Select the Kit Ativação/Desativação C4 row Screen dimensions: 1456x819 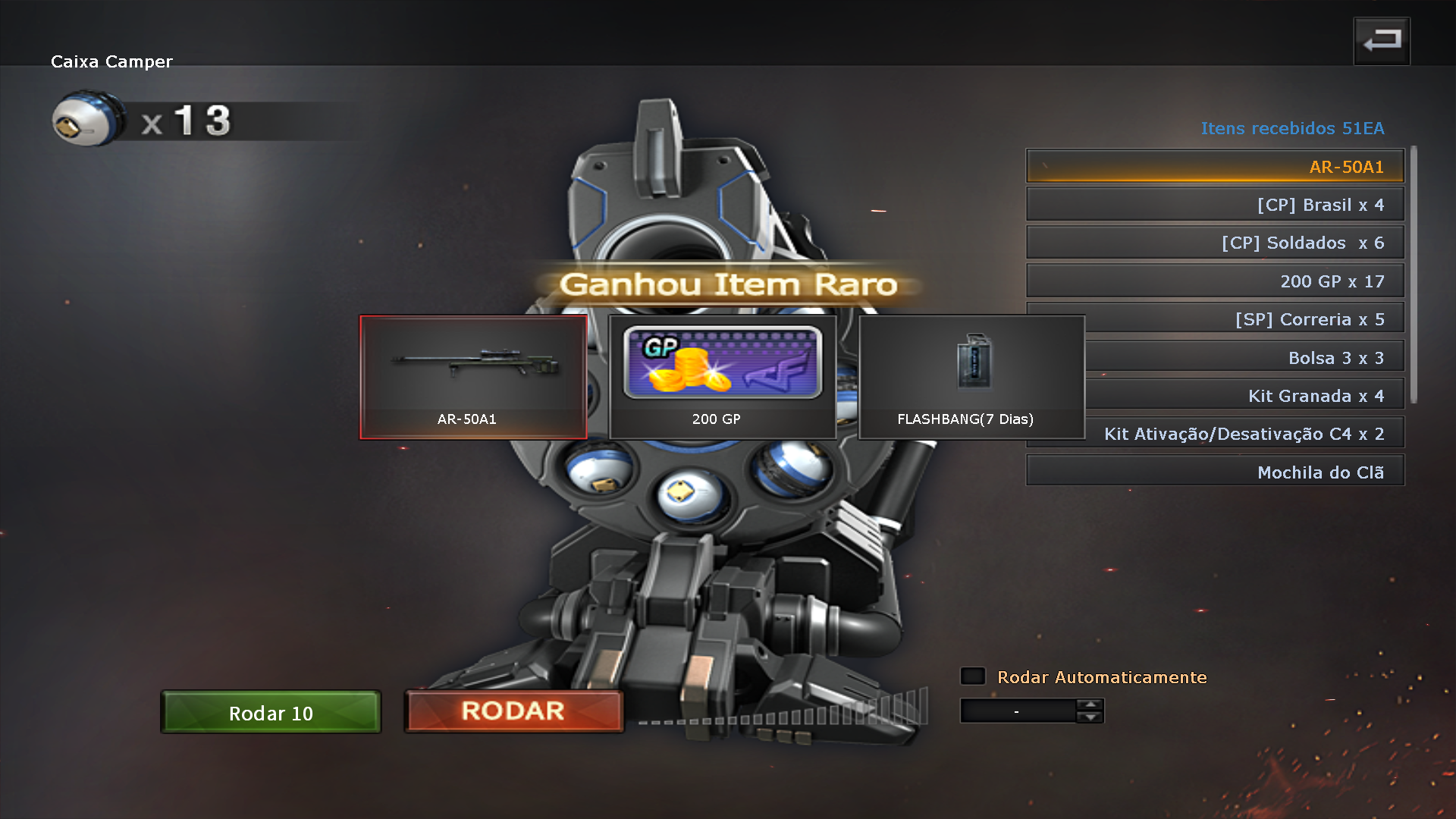pyautogui.click(x=1244, y=434)
